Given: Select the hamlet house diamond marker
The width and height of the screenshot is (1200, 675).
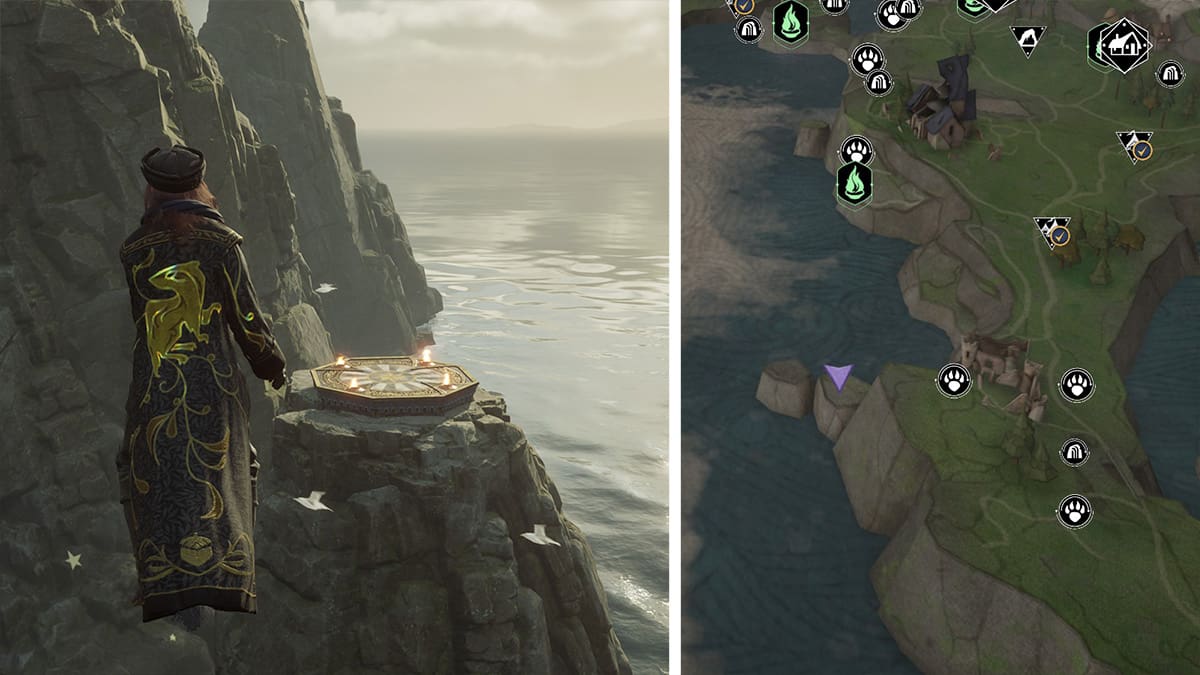Looking at the screenshot, I should tap(1125, 45).
